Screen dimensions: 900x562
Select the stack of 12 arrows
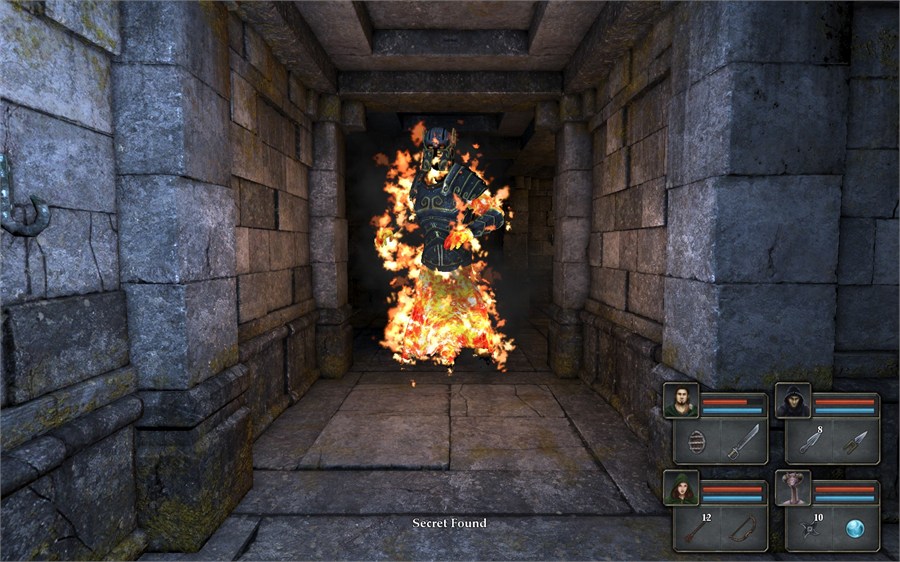[x=697, y=529]
